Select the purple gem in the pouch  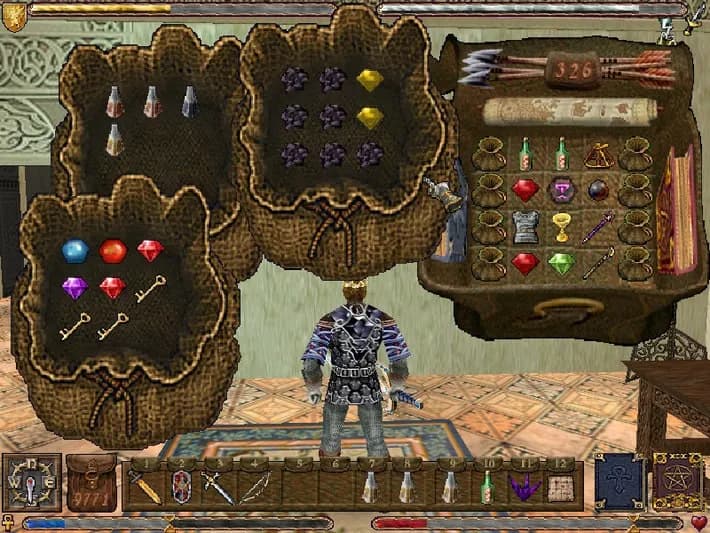click(x=75, y=288)
